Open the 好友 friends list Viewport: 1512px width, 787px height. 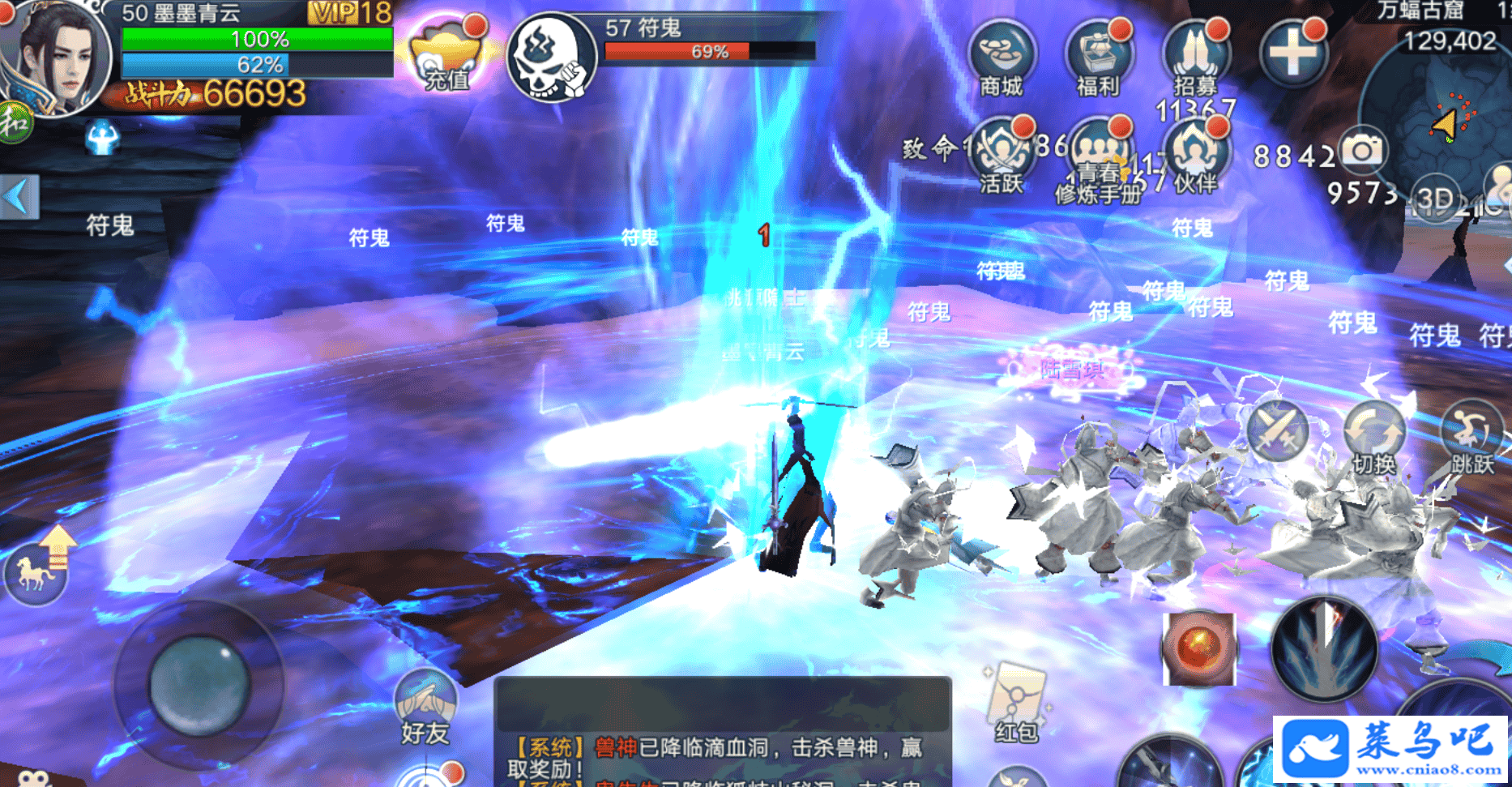point(425,707)
